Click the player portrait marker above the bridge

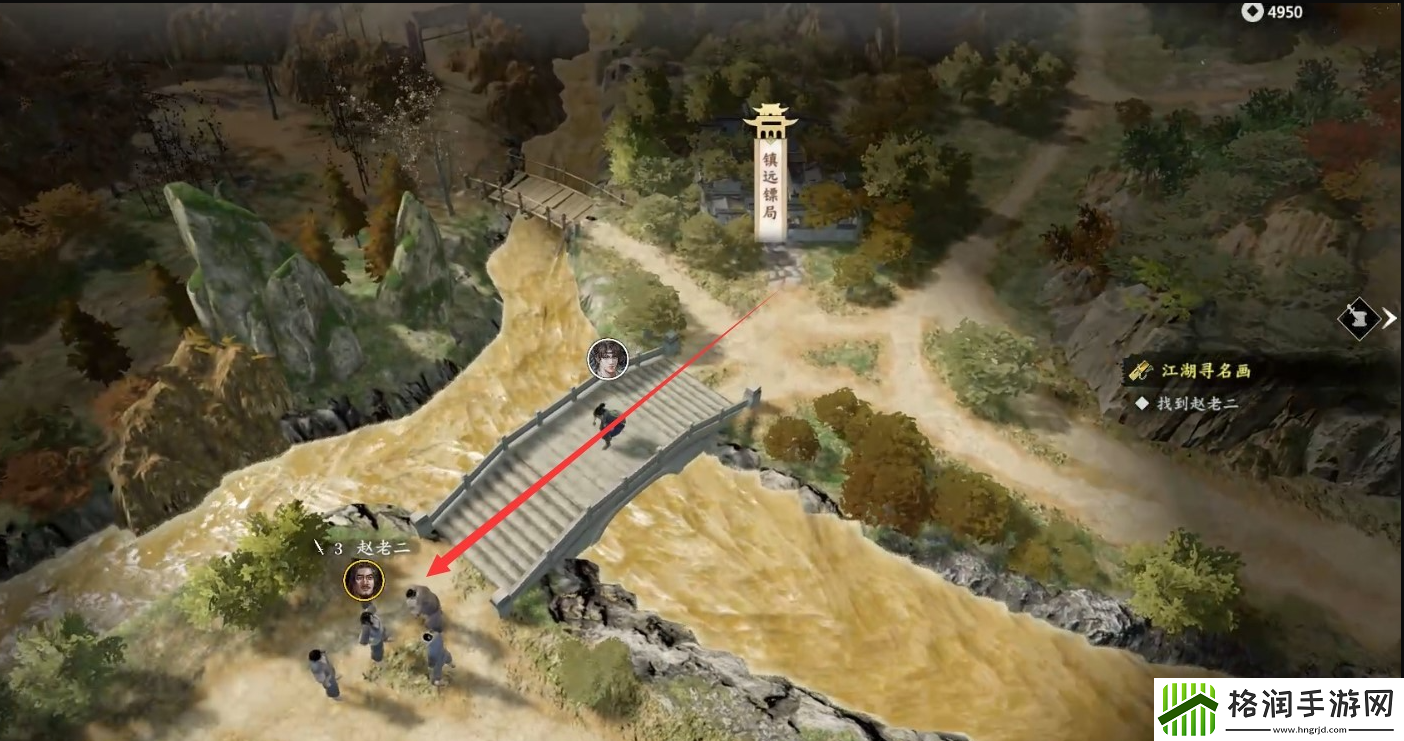[606, 359]
